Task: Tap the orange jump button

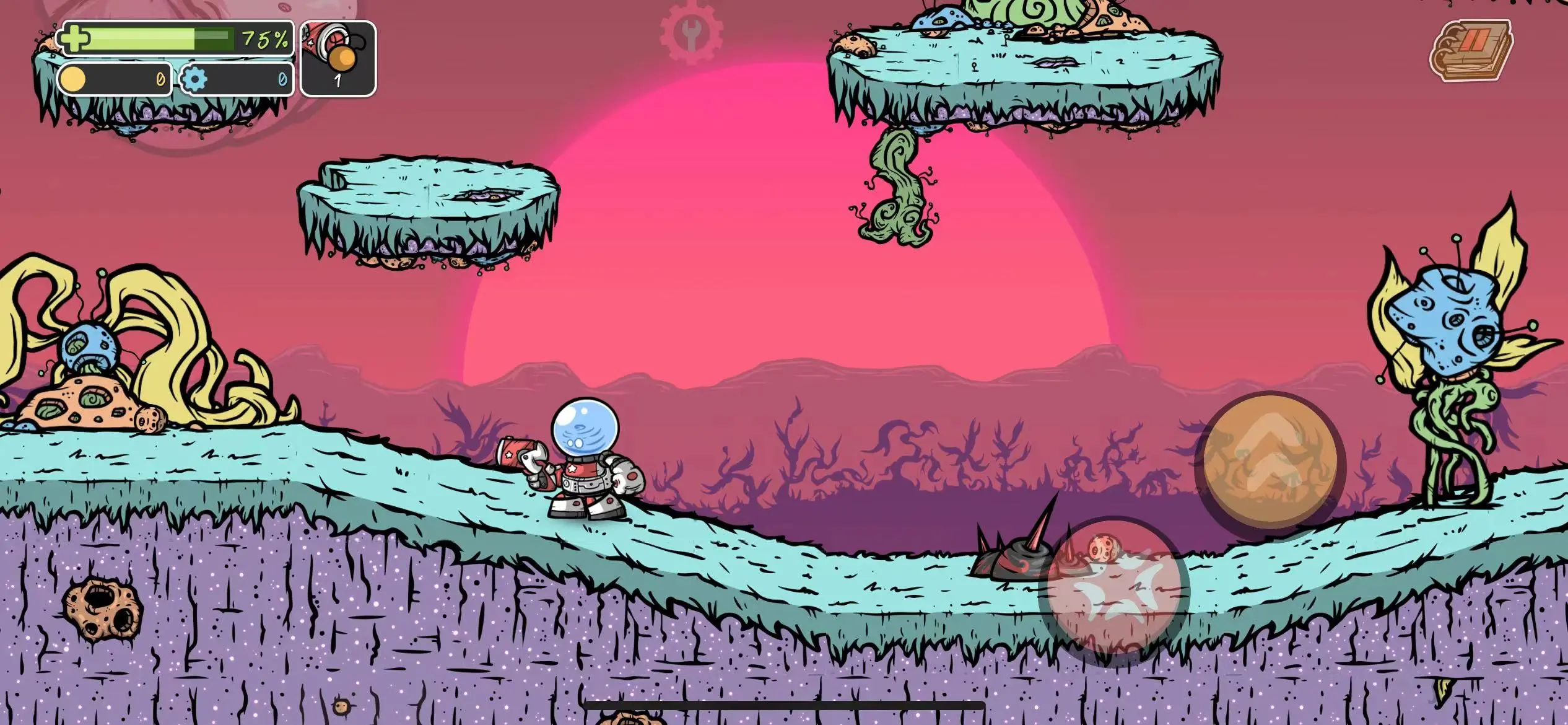Action: point(1271,462)
